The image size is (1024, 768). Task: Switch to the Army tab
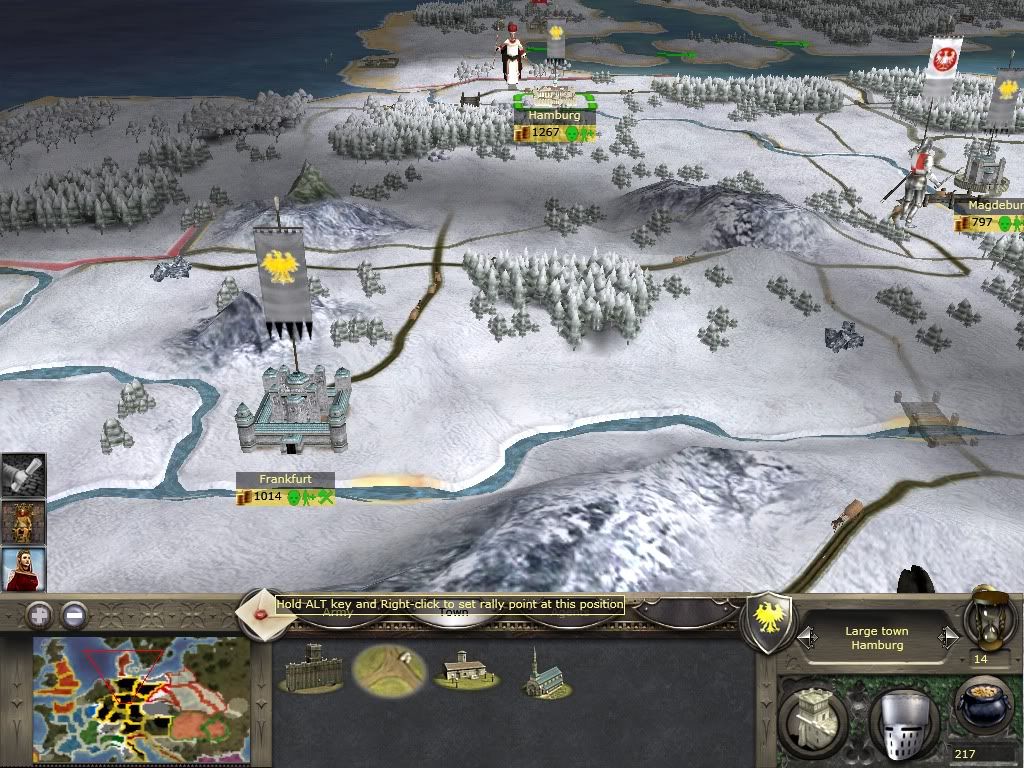click(337, 614)
